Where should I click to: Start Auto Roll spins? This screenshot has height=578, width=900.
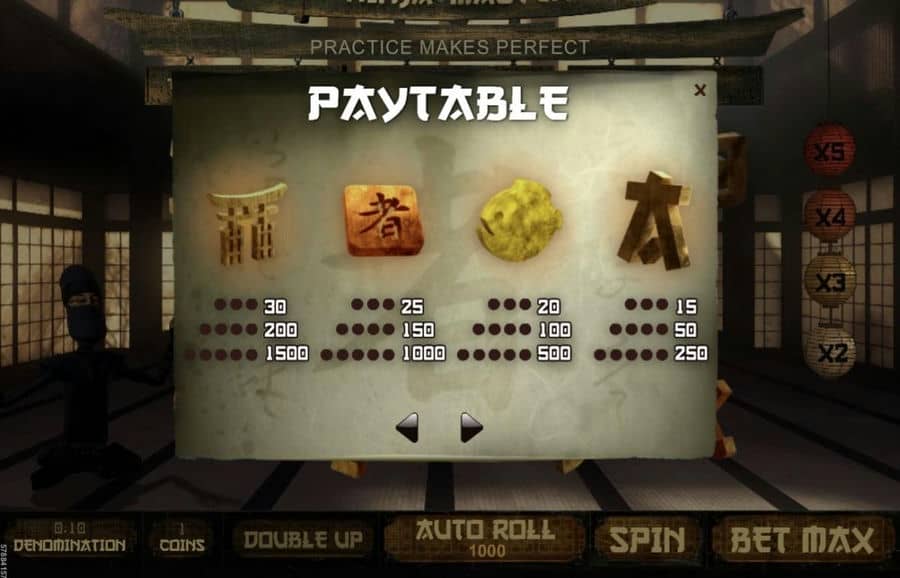(x=484, y=537)
